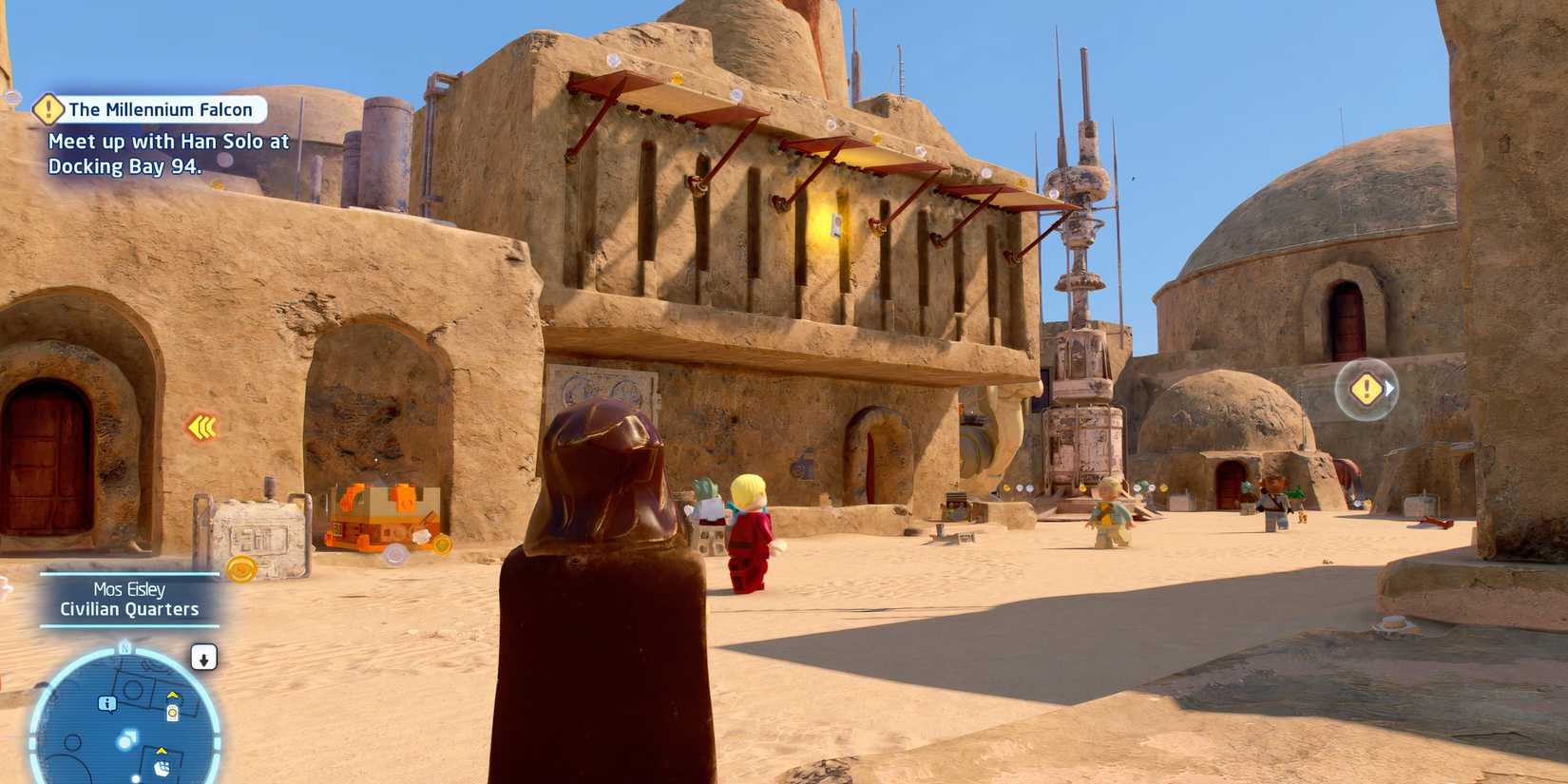Screen dimensions: 1568x784
Task: Select the fist marker on the minimap
Action: (163, 768)
